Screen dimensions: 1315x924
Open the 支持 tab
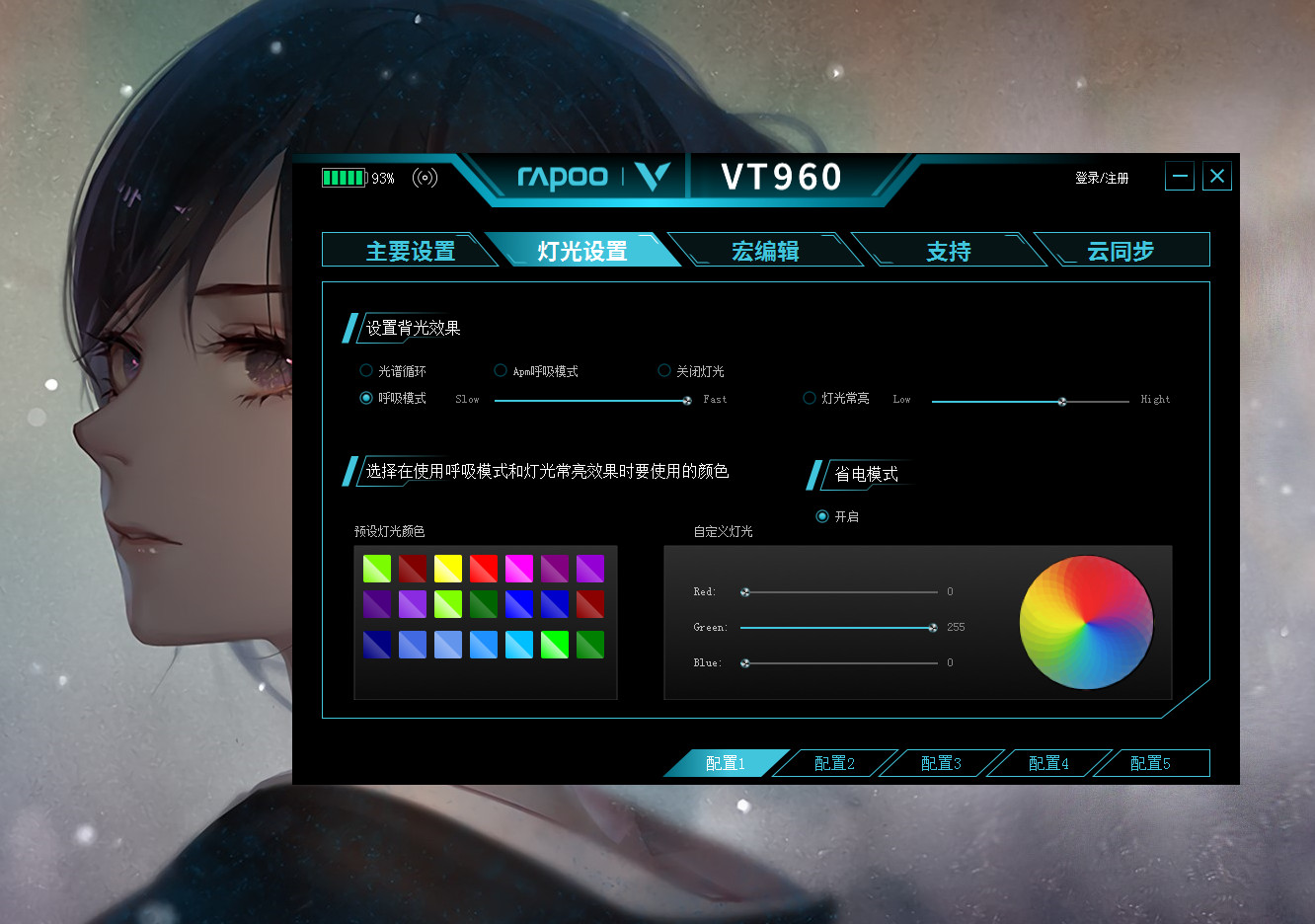click(x=948, y=251)
